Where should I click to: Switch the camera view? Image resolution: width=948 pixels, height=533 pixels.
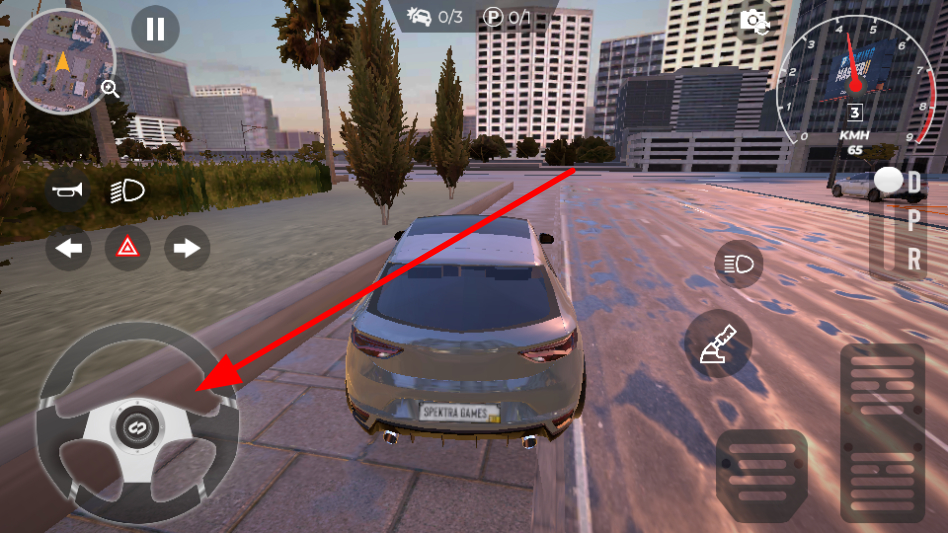pos(754,21)
